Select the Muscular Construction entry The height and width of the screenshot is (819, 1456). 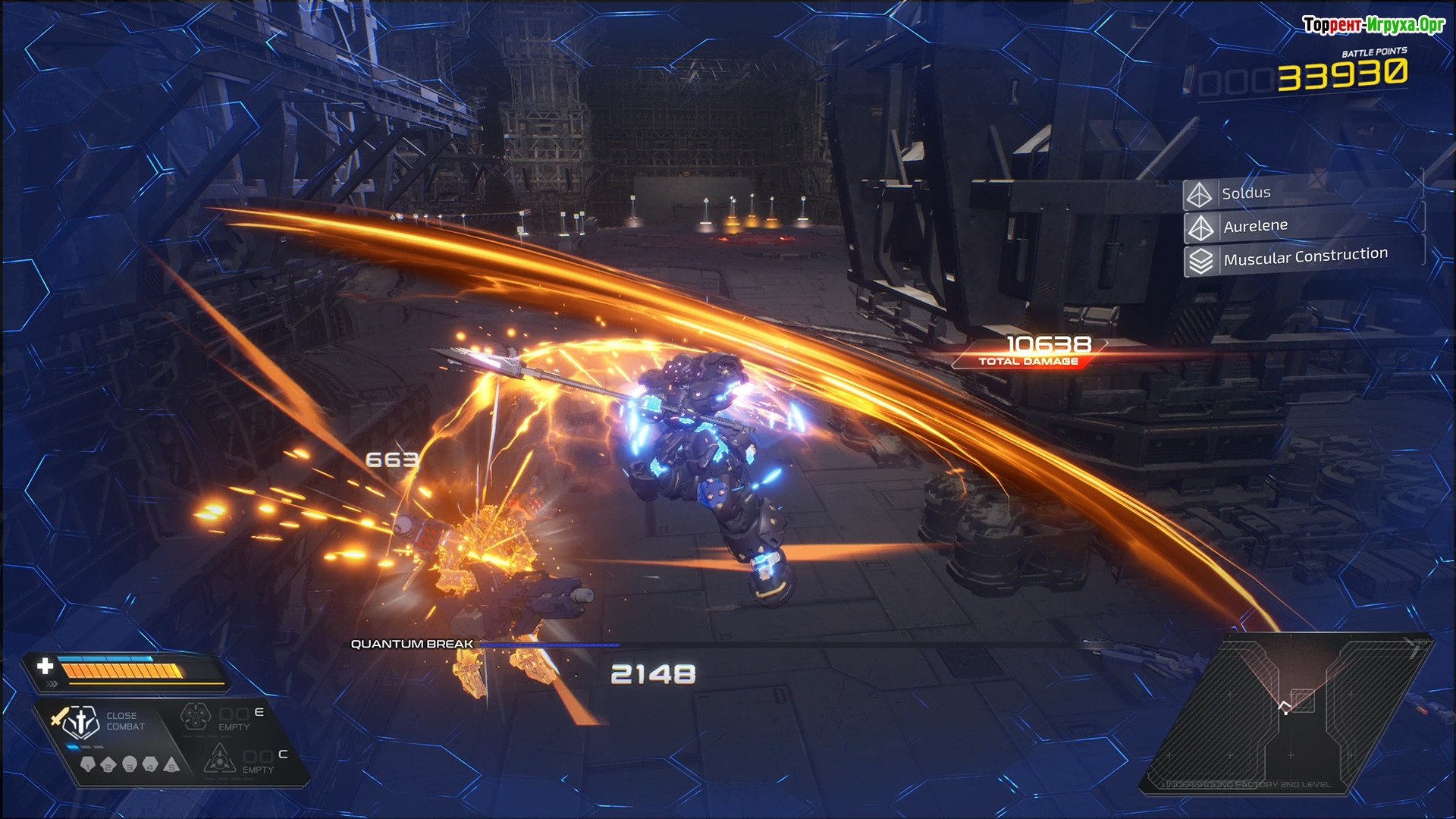point(1303,259)
